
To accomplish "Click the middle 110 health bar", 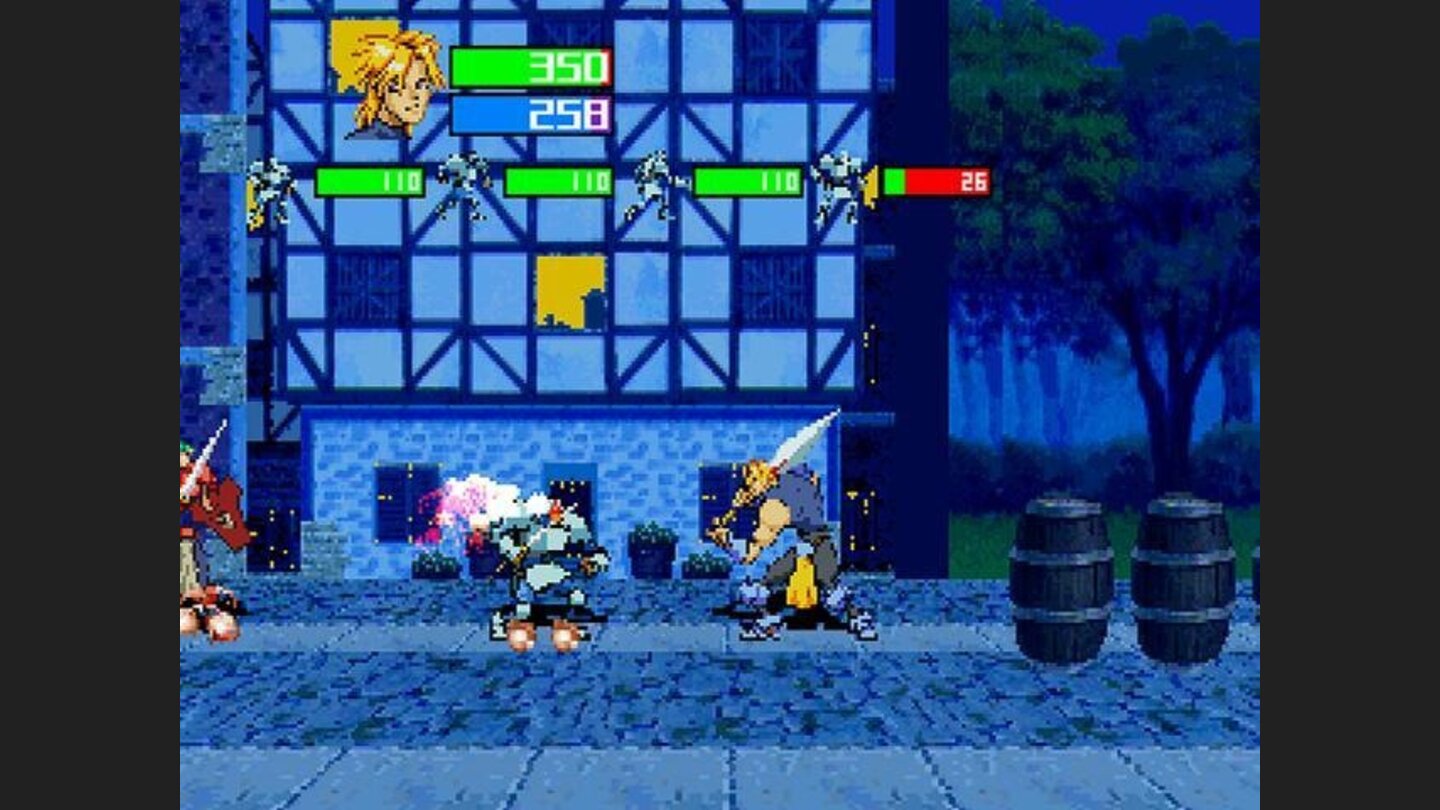I will click(560, 183).
